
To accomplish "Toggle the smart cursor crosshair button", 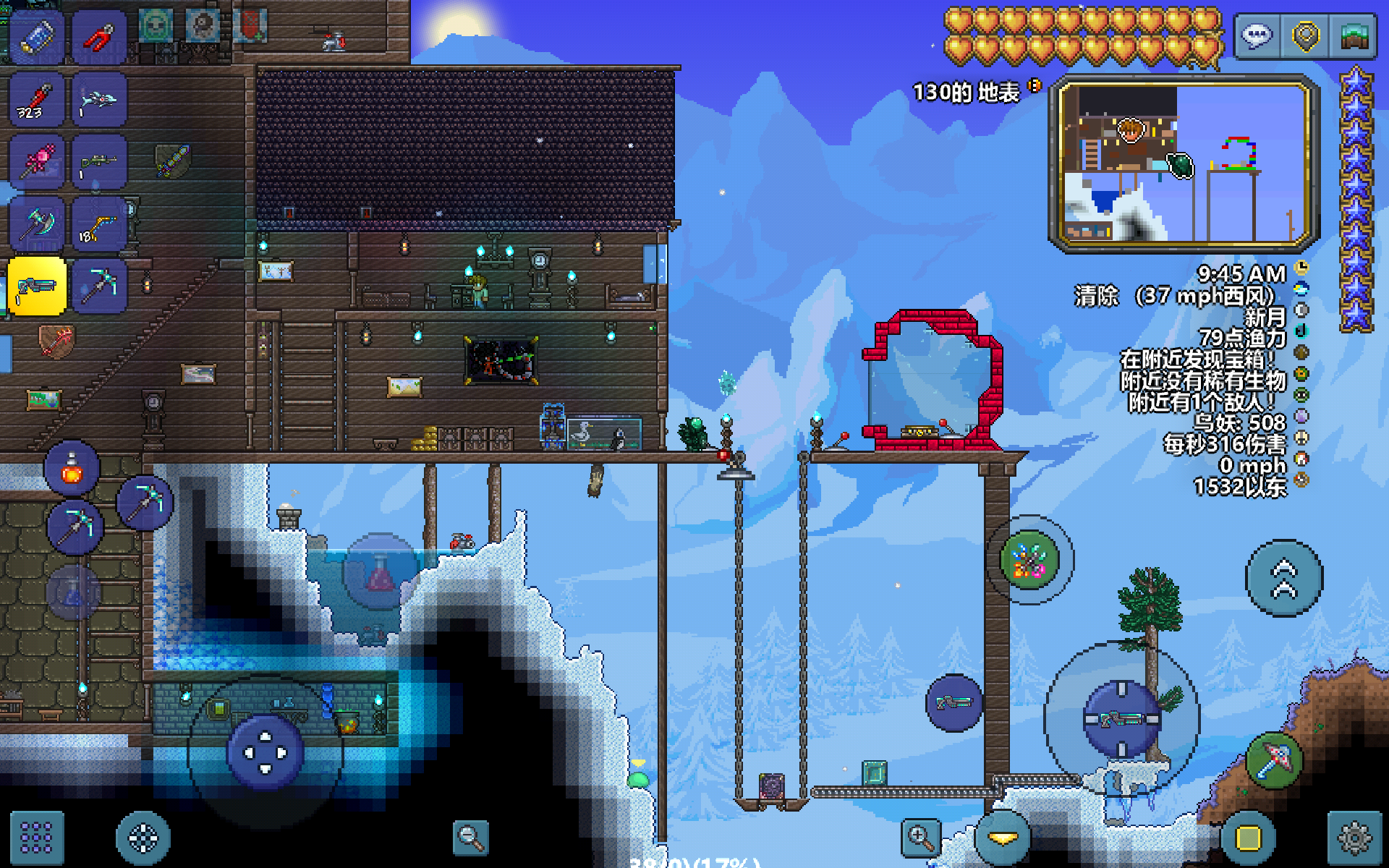I will (x=143, y=838).
